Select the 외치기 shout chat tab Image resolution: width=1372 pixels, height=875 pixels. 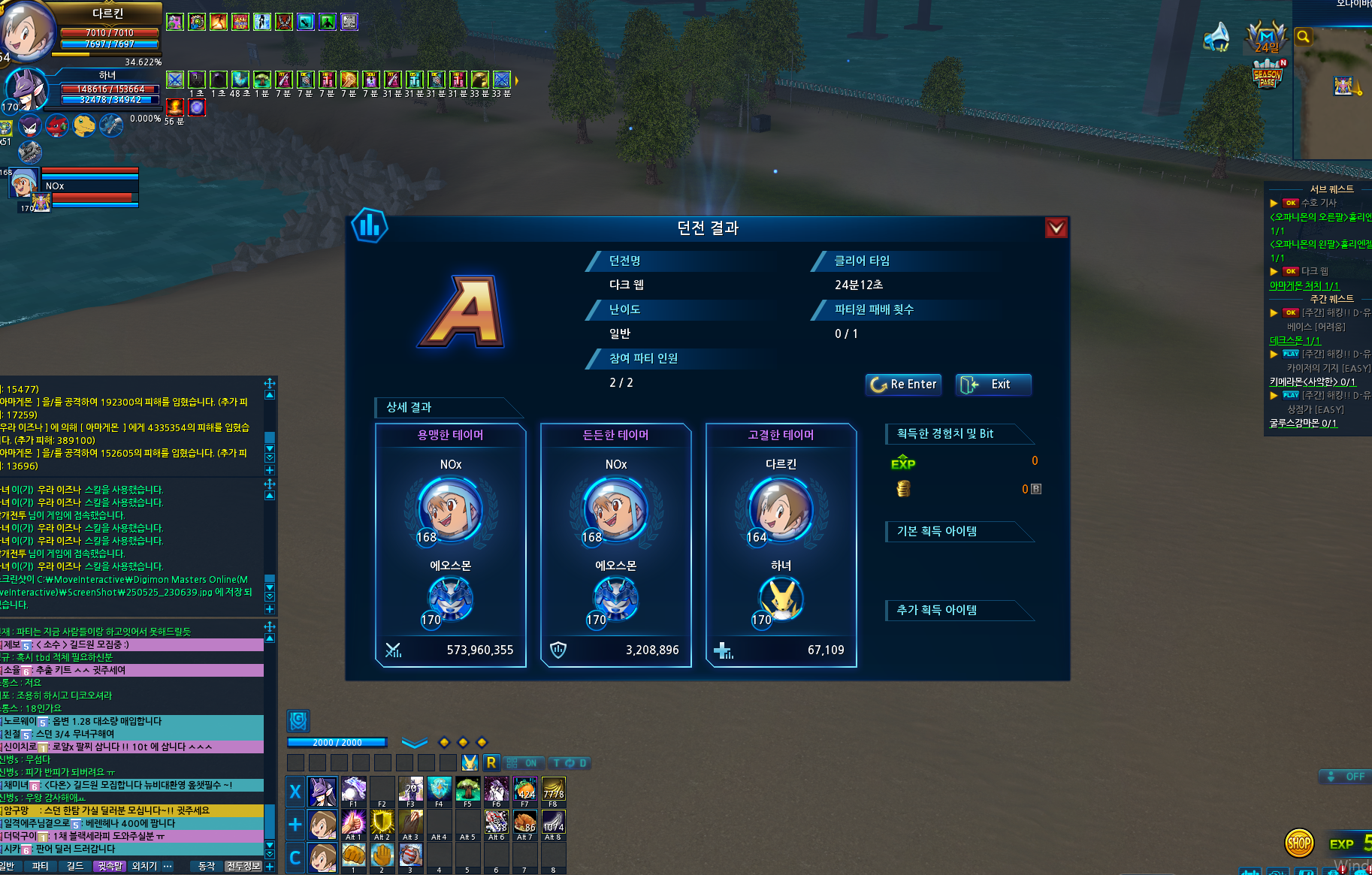[x=144, y=866]
